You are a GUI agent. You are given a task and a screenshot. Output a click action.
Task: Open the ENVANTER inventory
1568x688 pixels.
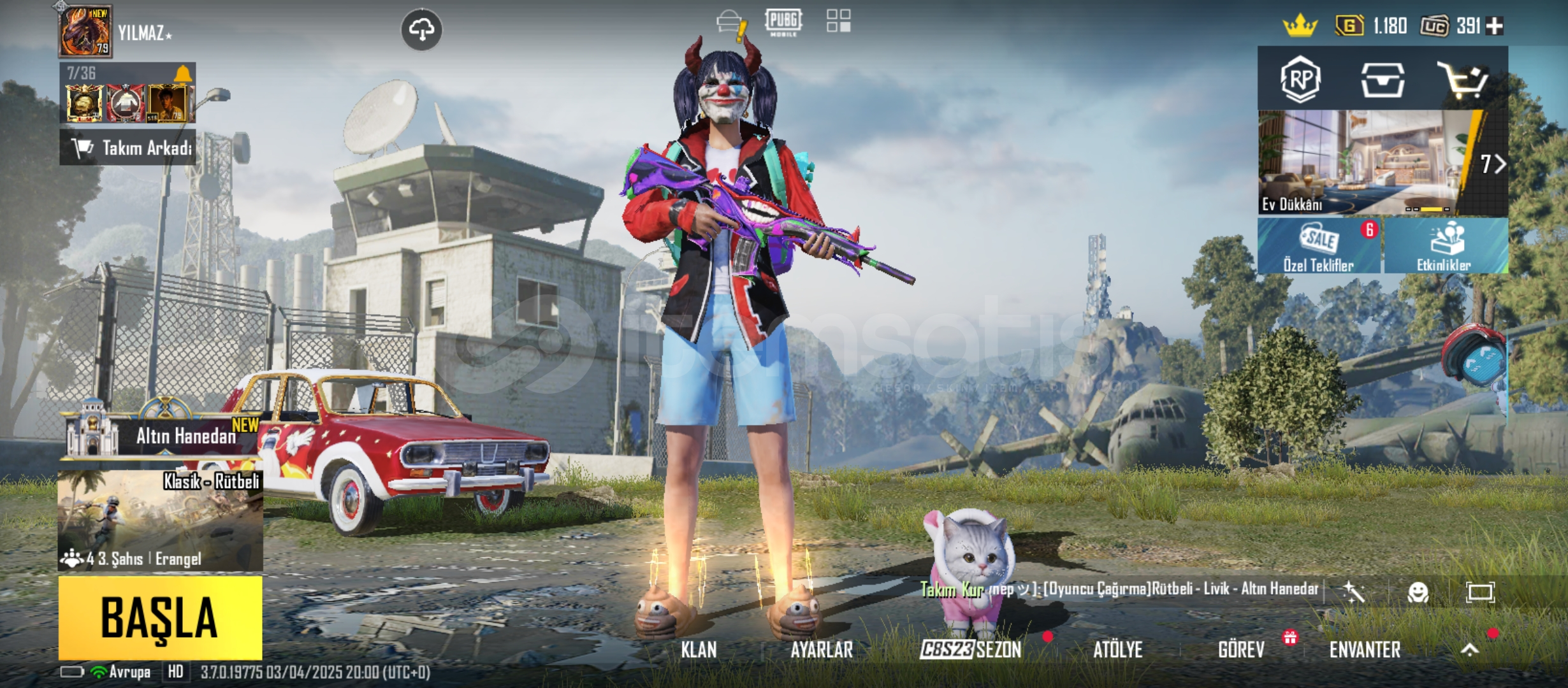(1365, 650)
